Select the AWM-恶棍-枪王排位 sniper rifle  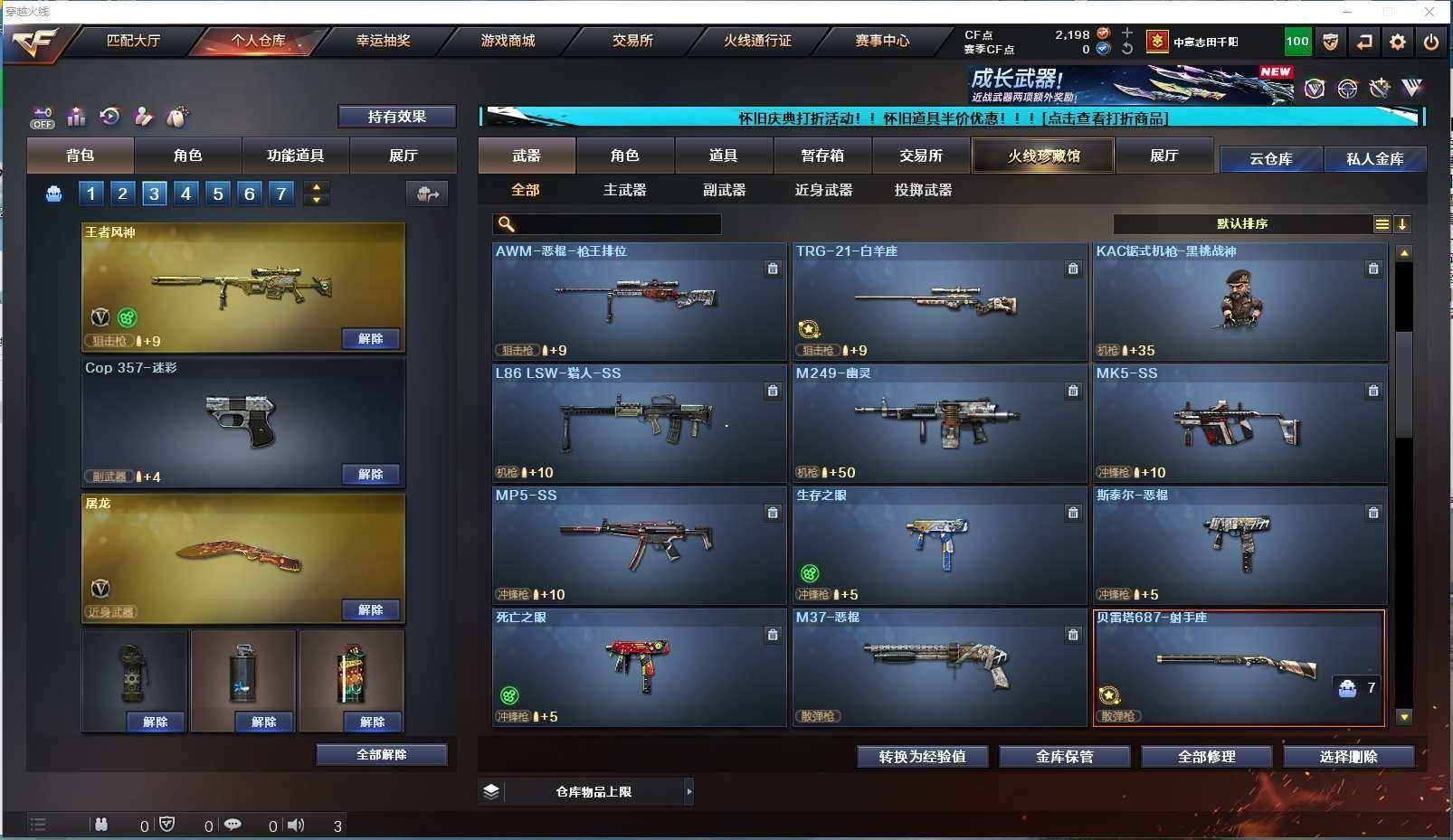[639, 300]
